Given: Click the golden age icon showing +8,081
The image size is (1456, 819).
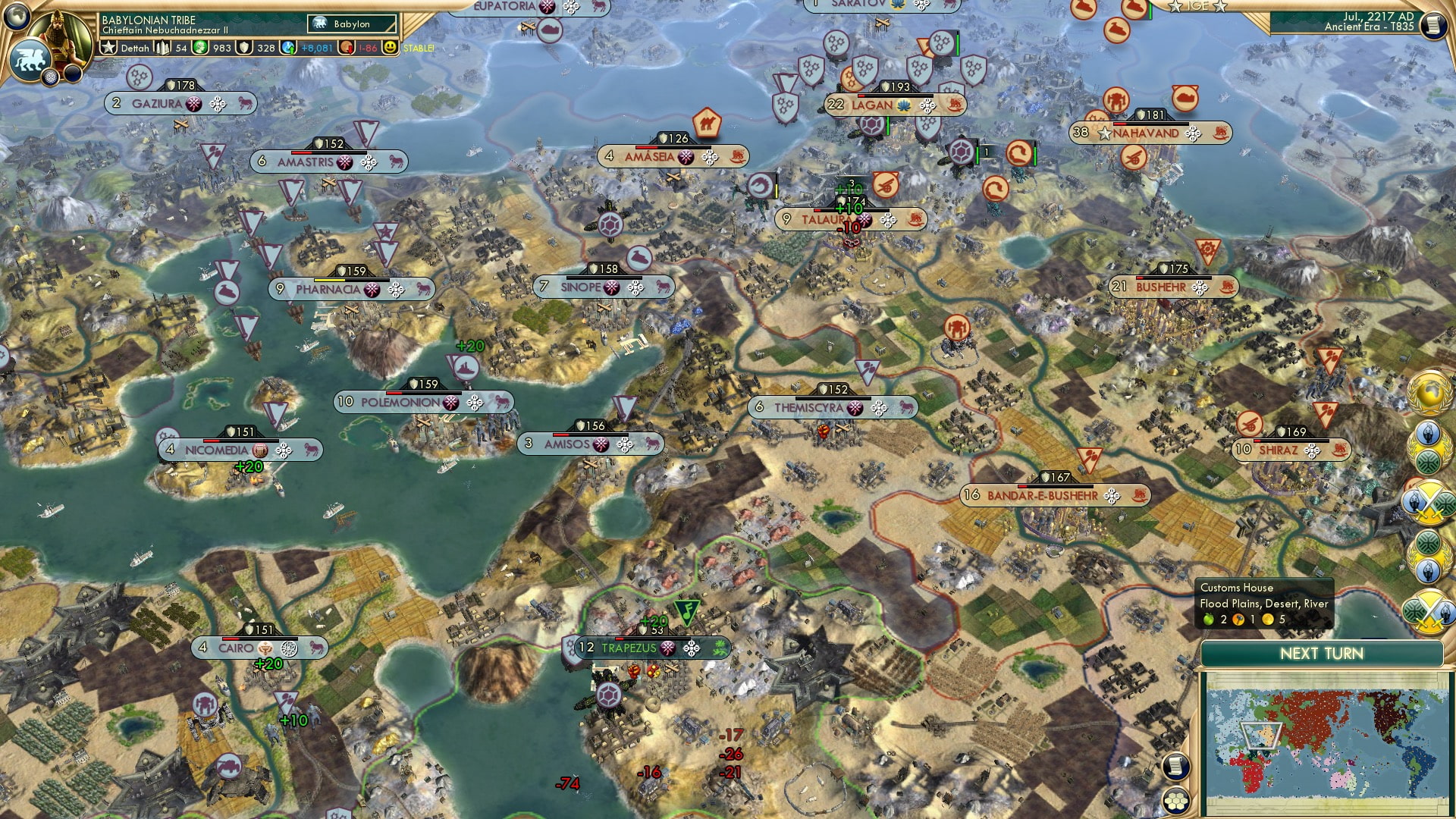Looking at the screenshot, I should pyautogui.click(x=288, y=47).
